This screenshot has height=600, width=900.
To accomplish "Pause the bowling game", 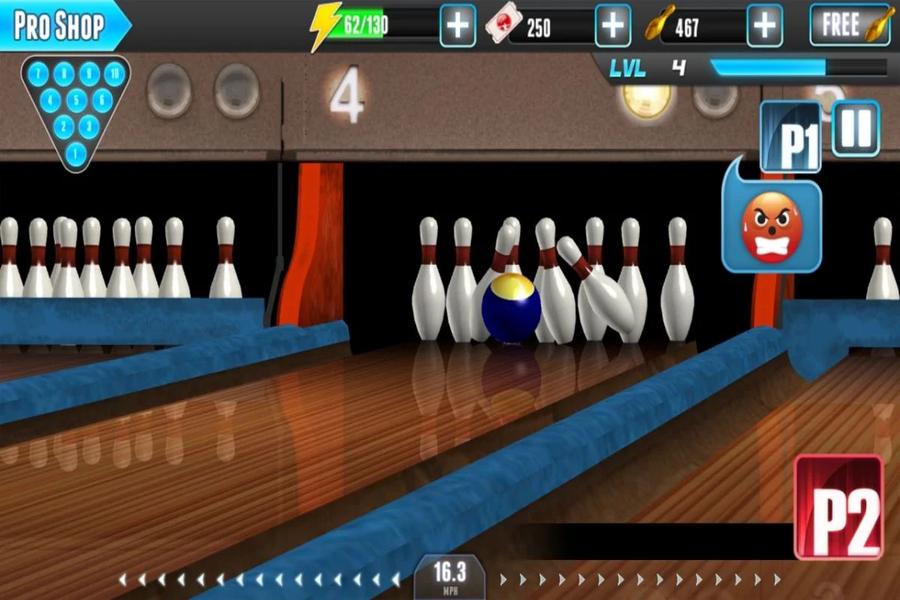I will click(x=856, y=129).
